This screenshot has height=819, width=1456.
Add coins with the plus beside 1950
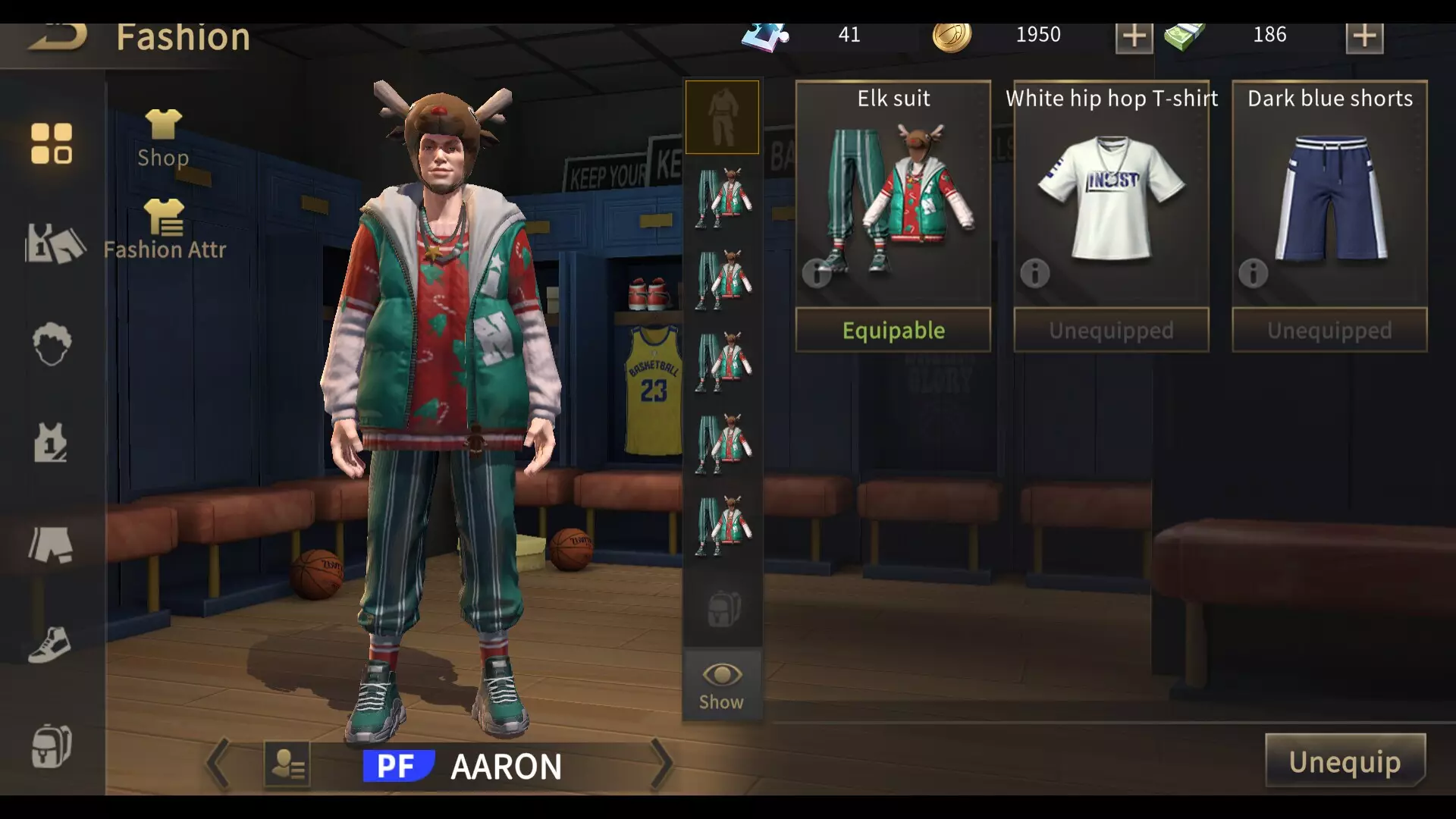(1133, 36)
